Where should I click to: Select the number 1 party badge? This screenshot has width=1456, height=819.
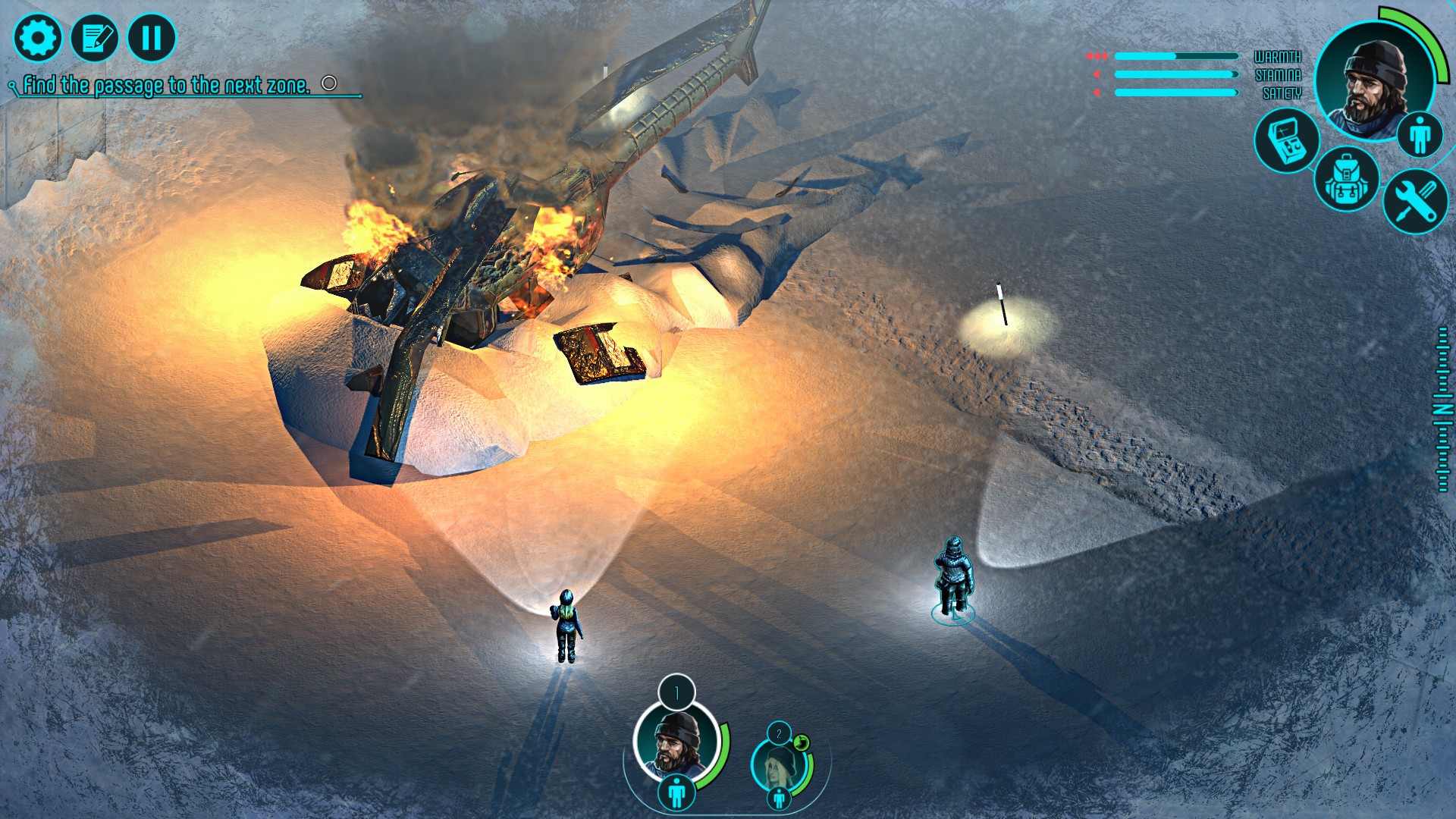pyautogui.click(x=676, y=692)
